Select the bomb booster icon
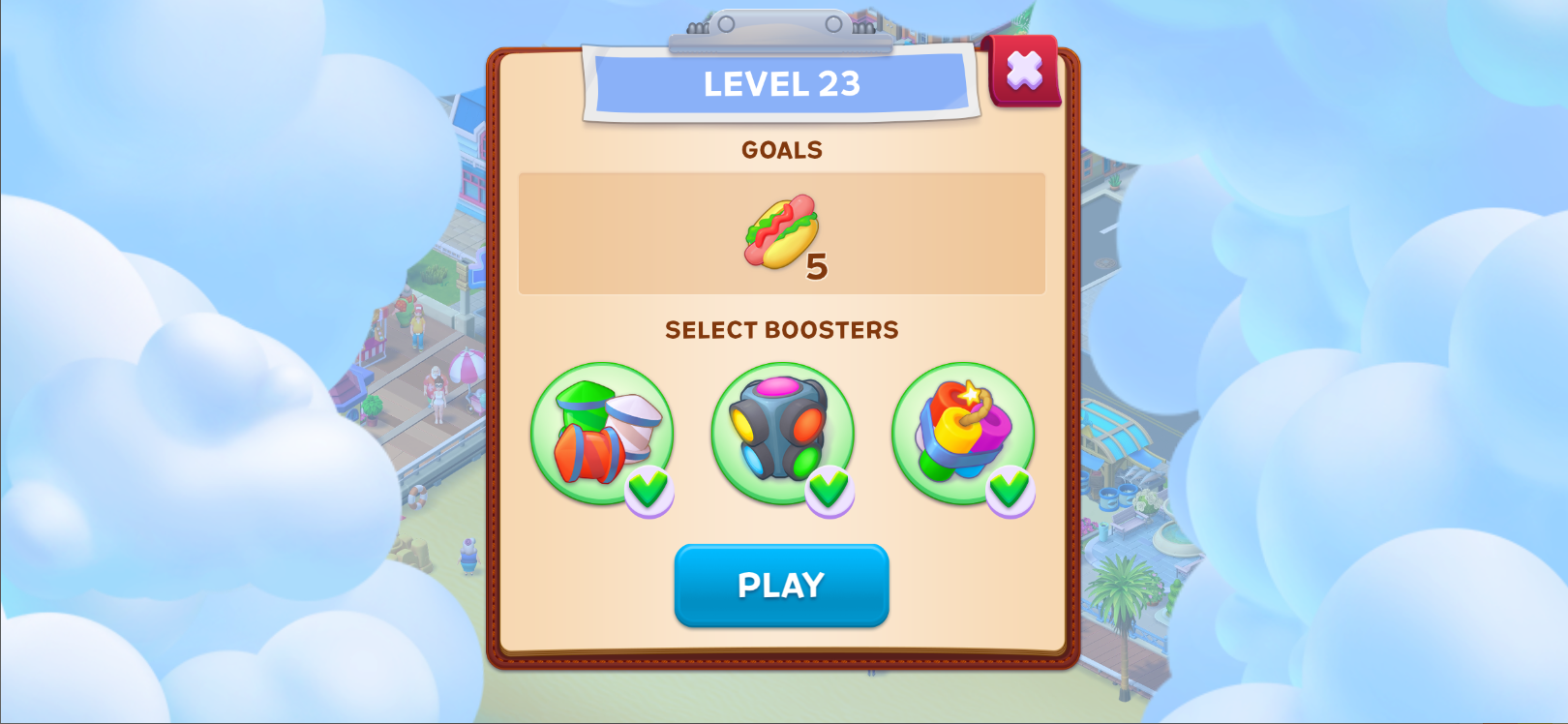 (963, 433)
